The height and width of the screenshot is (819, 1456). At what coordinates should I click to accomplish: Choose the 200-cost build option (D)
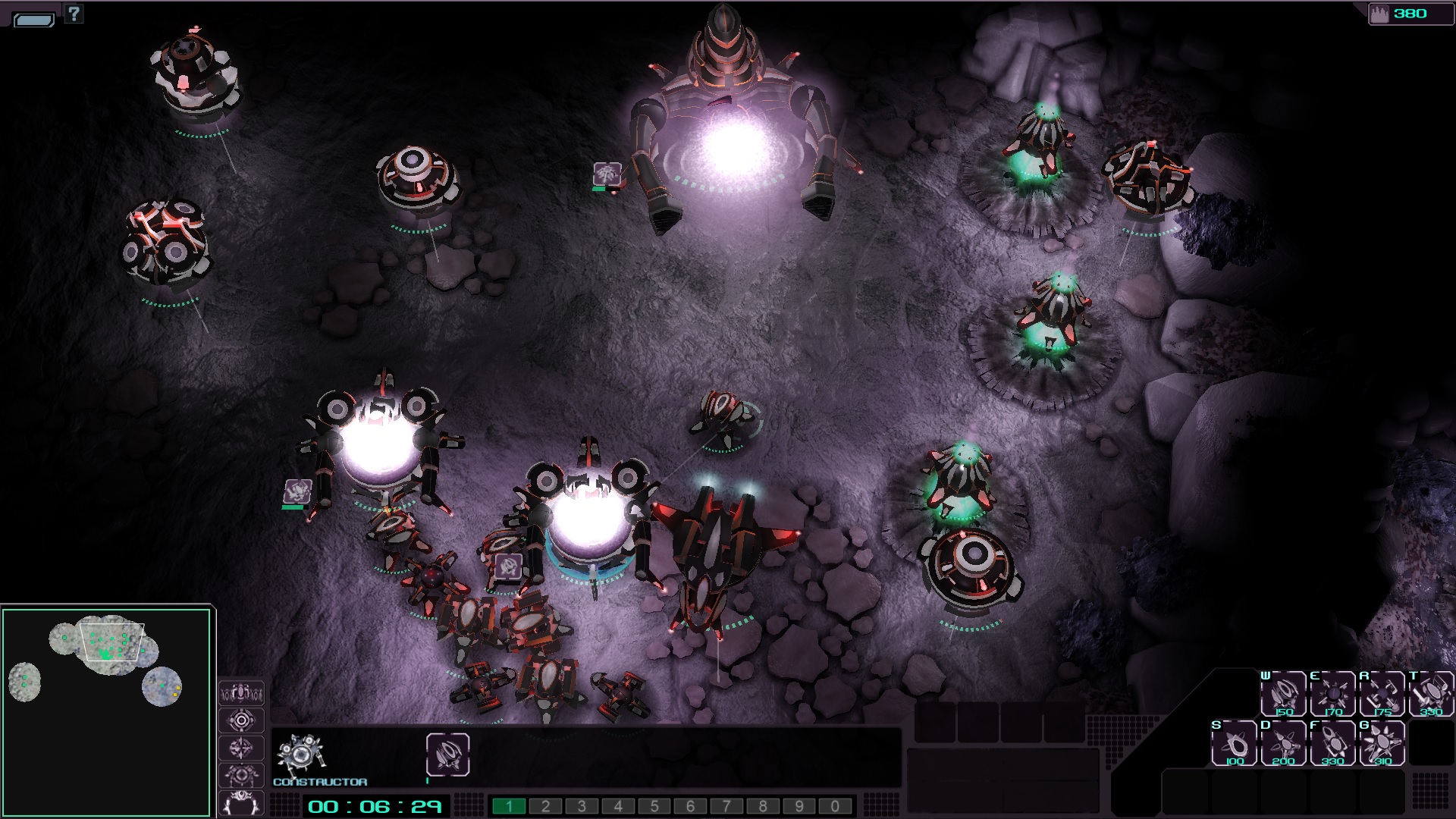(x=1284, y=742)
